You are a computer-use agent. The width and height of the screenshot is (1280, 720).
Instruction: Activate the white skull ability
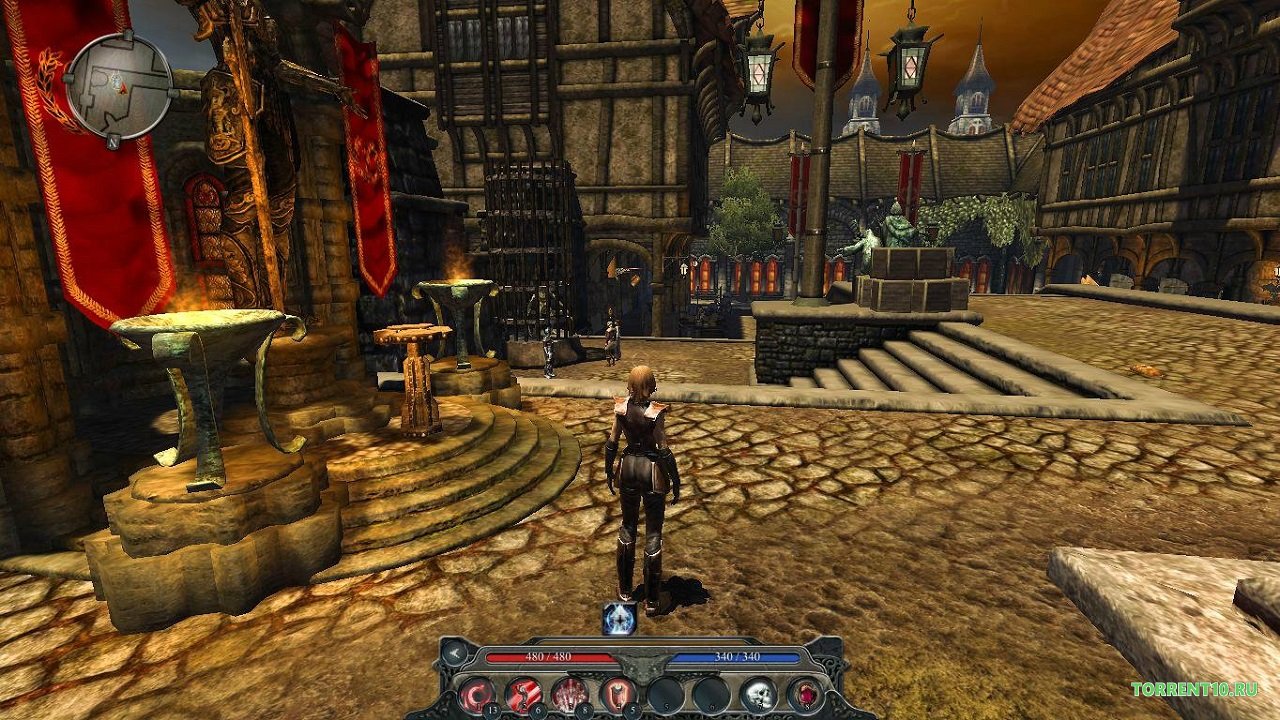(x=758, y=693)
